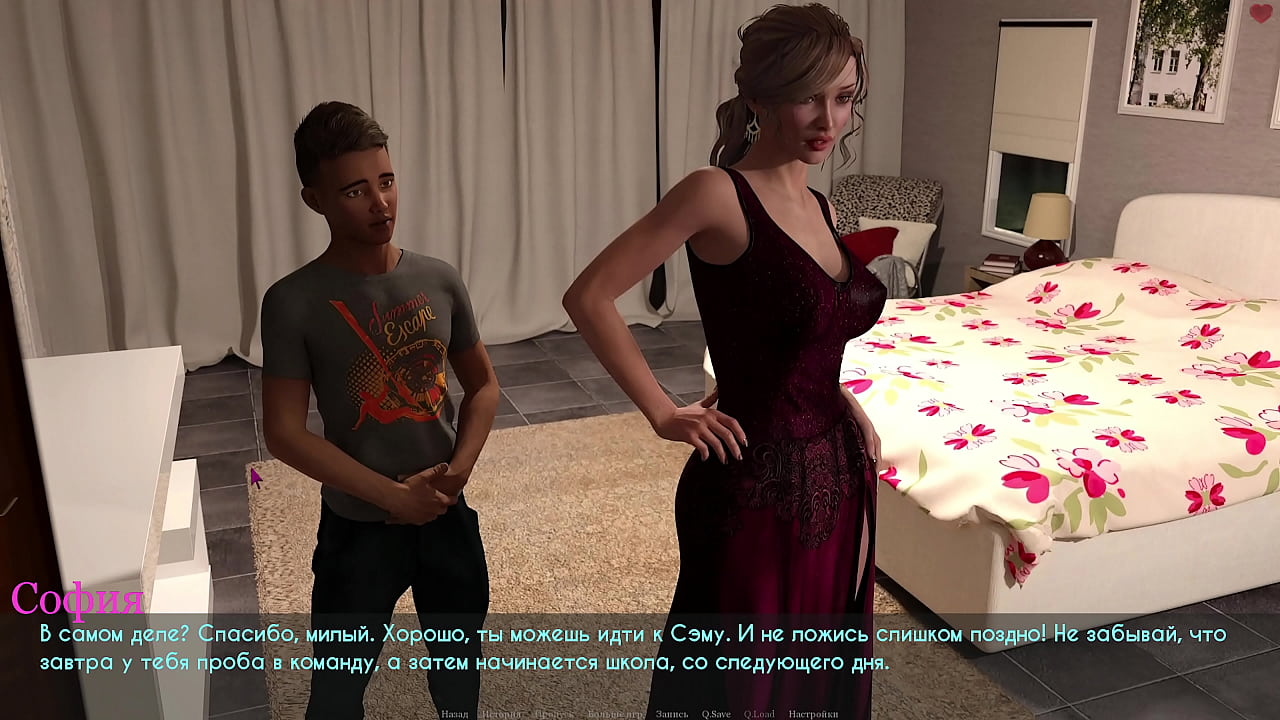
Task: Click the Назад quick menu button
Action: 454,714
